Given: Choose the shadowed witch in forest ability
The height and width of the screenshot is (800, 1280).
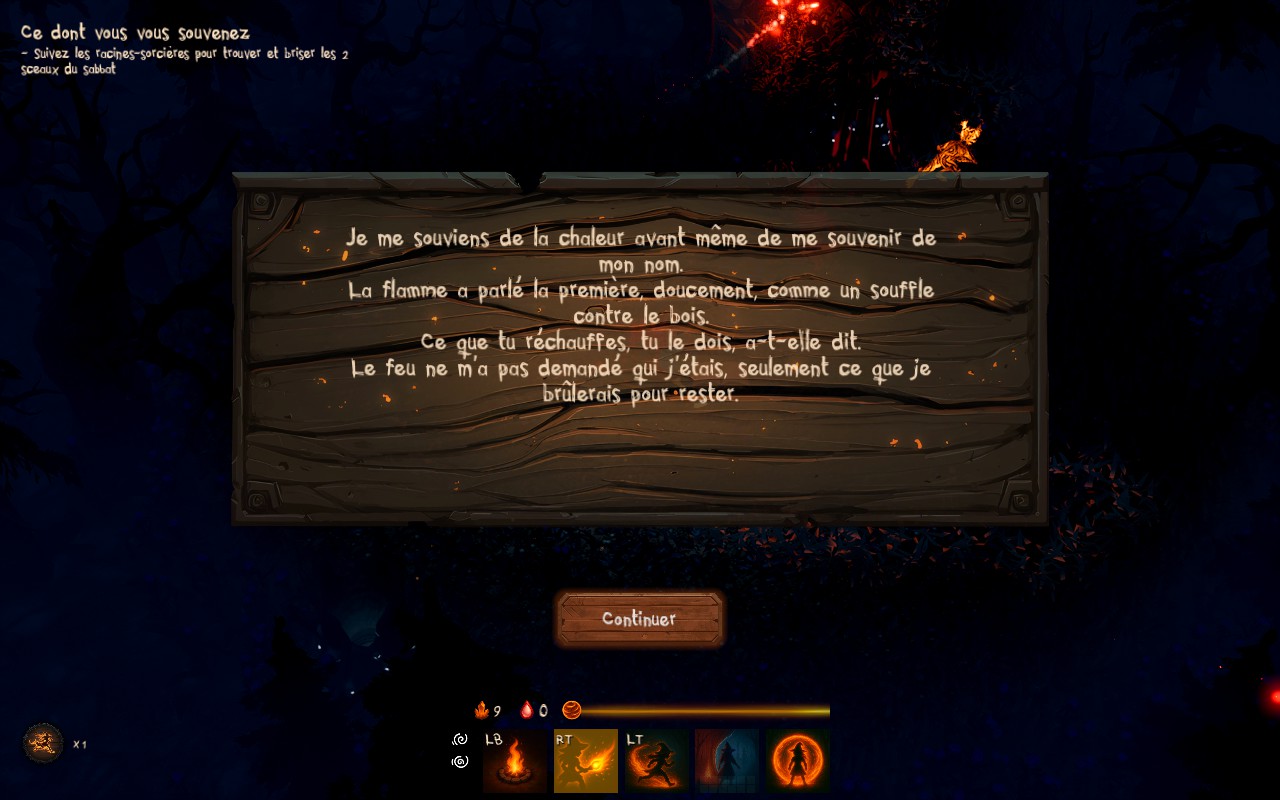Looking at the screenshot, I should (x=727, y=761).
